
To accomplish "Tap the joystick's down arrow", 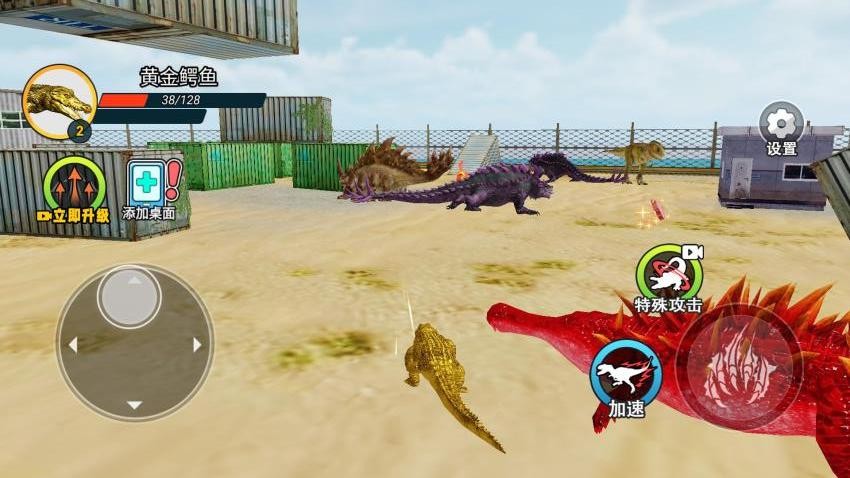I will click(134, 405).
